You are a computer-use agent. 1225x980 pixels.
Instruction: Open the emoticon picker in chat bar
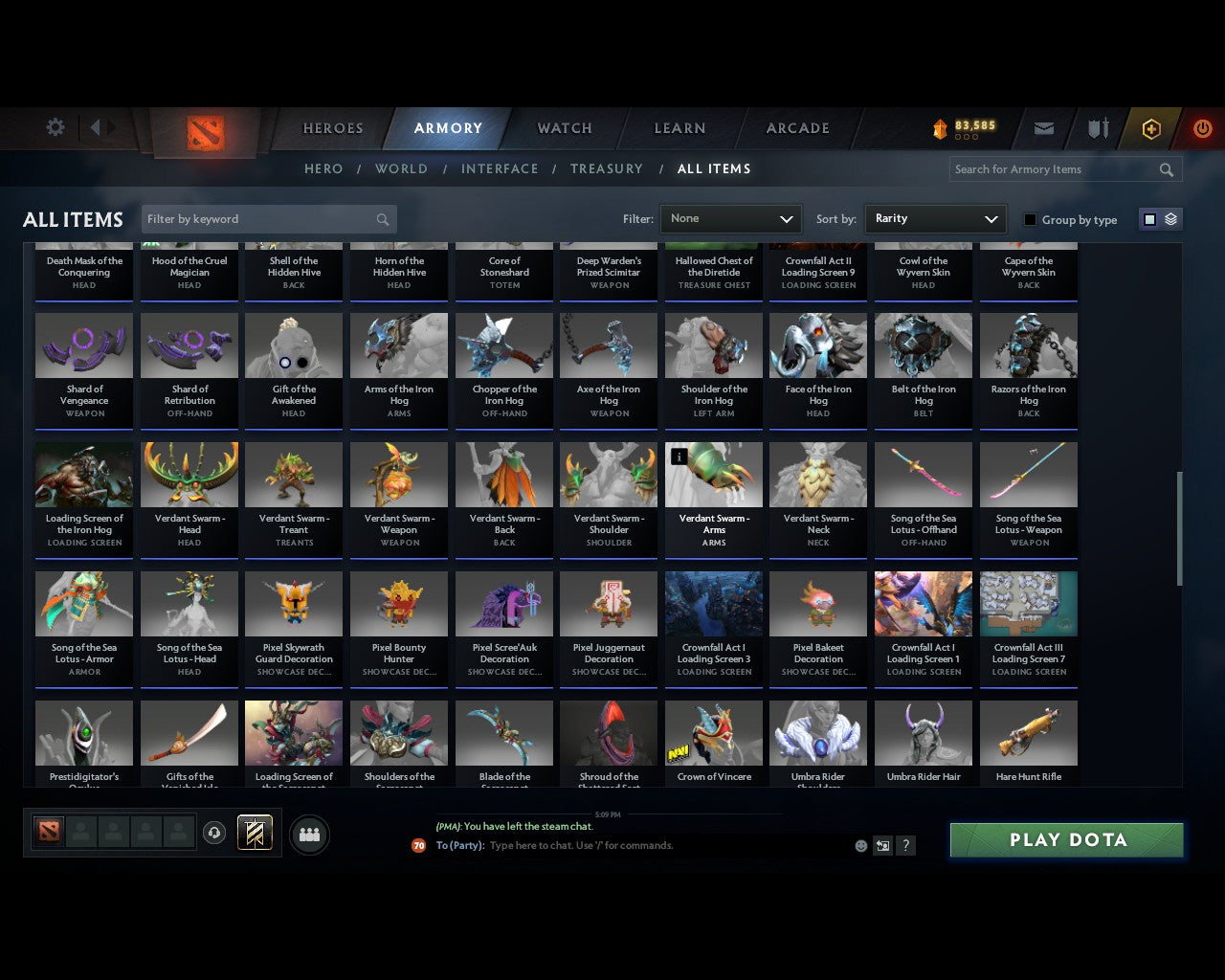pyautogui.click(x=860, y=845)
